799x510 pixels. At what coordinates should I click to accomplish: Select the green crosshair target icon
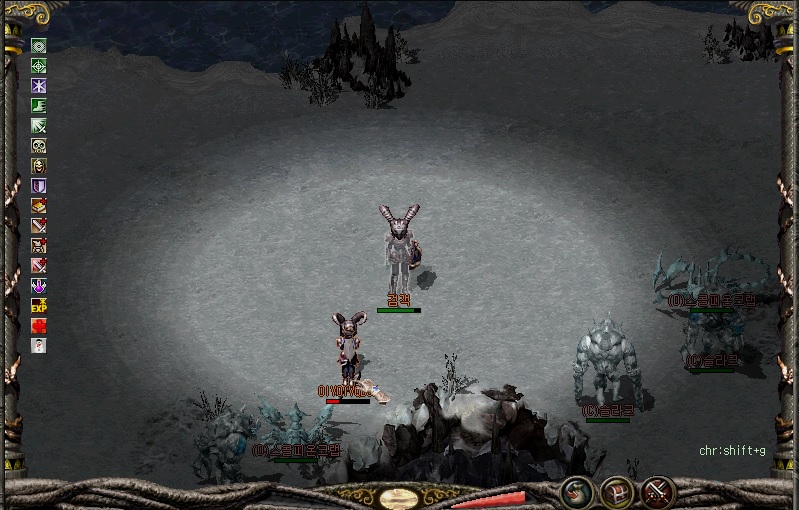coord(39,66)
